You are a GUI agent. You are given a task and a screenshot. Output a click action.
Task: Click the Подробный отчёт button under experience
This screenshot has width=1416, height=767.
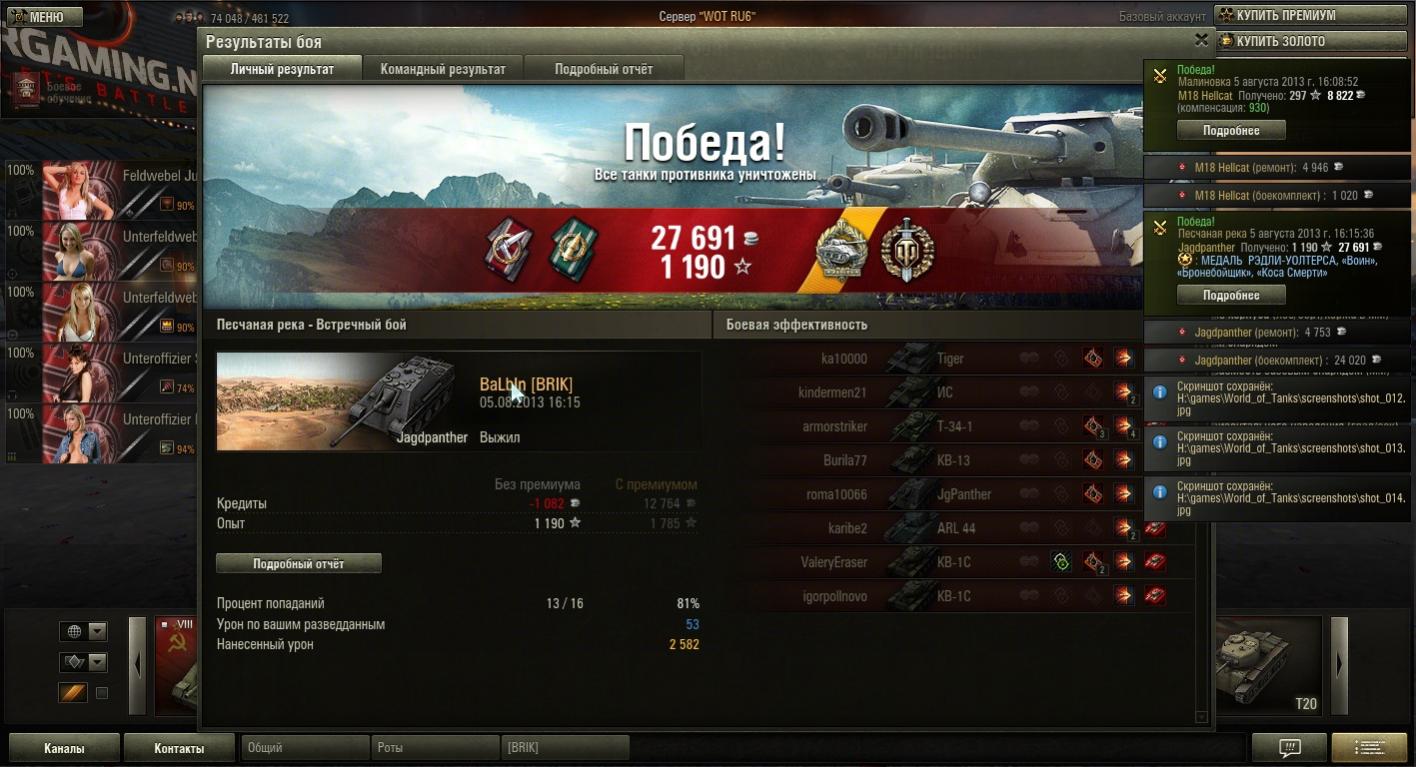click(x=298, y=564)
